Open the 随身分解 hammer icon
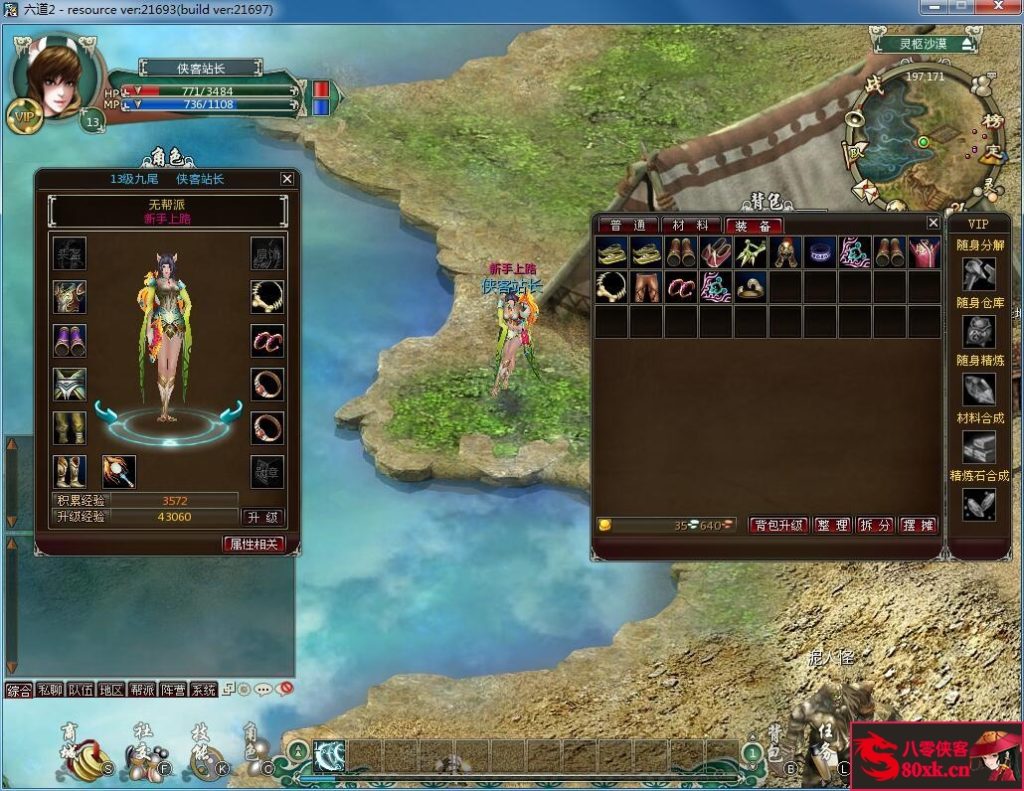 (x=978, y=273)
